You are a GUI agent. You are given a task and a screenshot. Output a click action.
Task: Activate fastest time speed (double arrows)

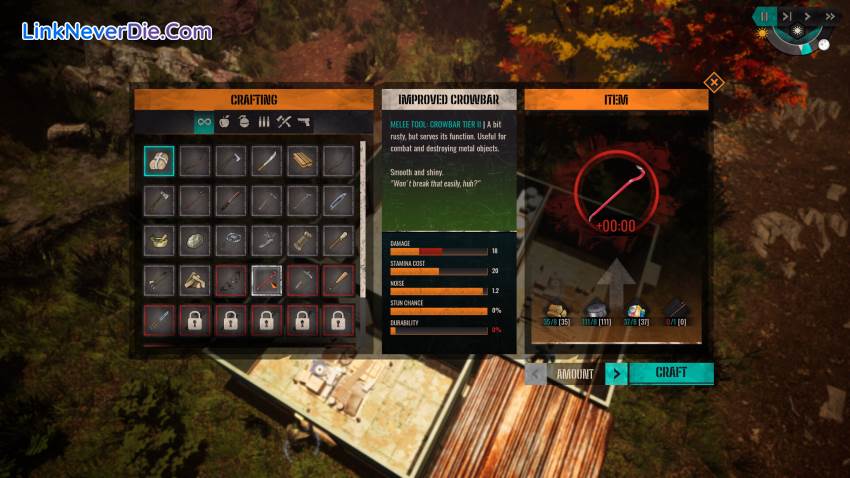(x=828, y=16)
